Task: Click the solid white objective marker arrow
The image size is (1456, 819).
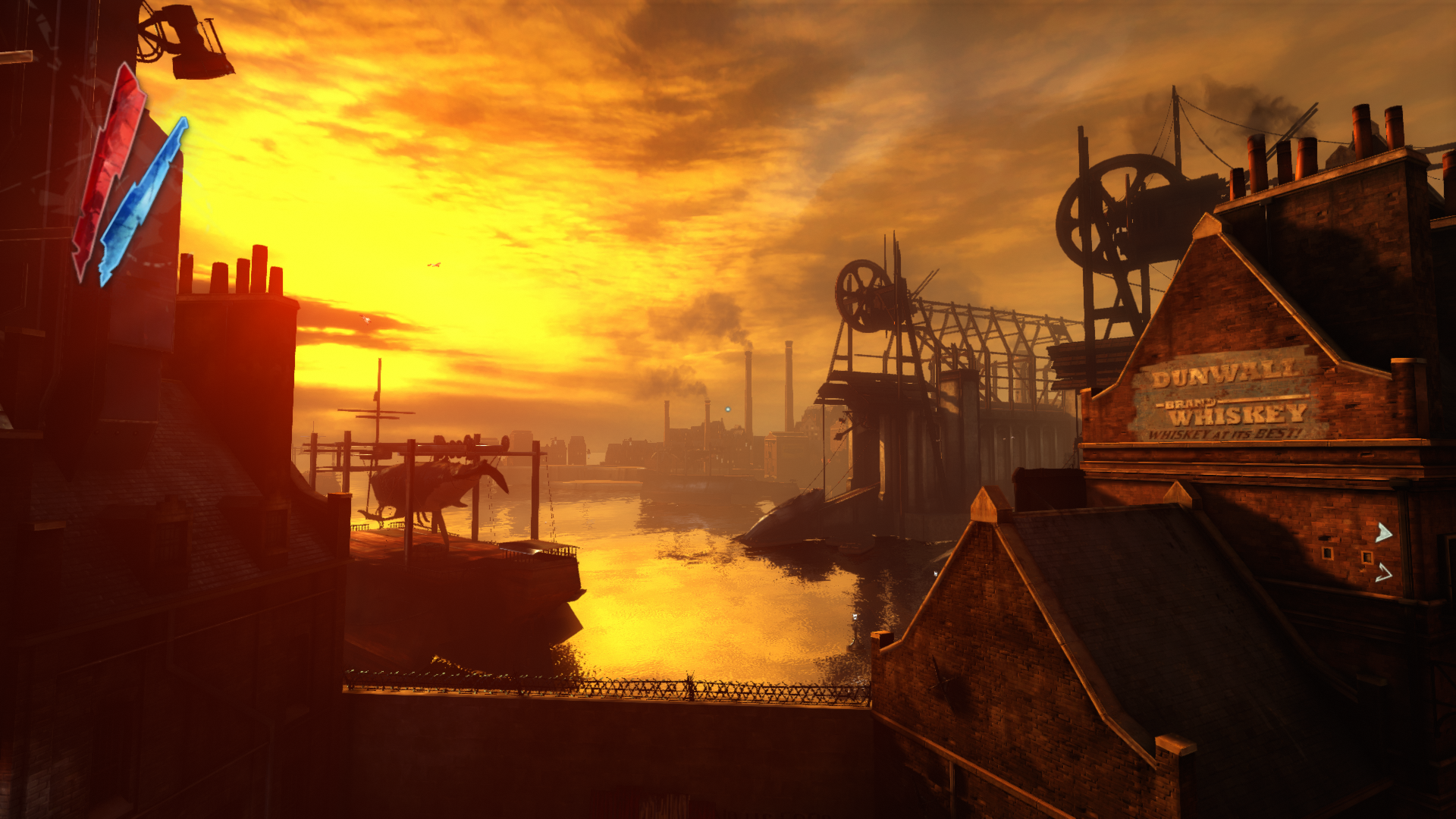Action: coord(1383,533)
